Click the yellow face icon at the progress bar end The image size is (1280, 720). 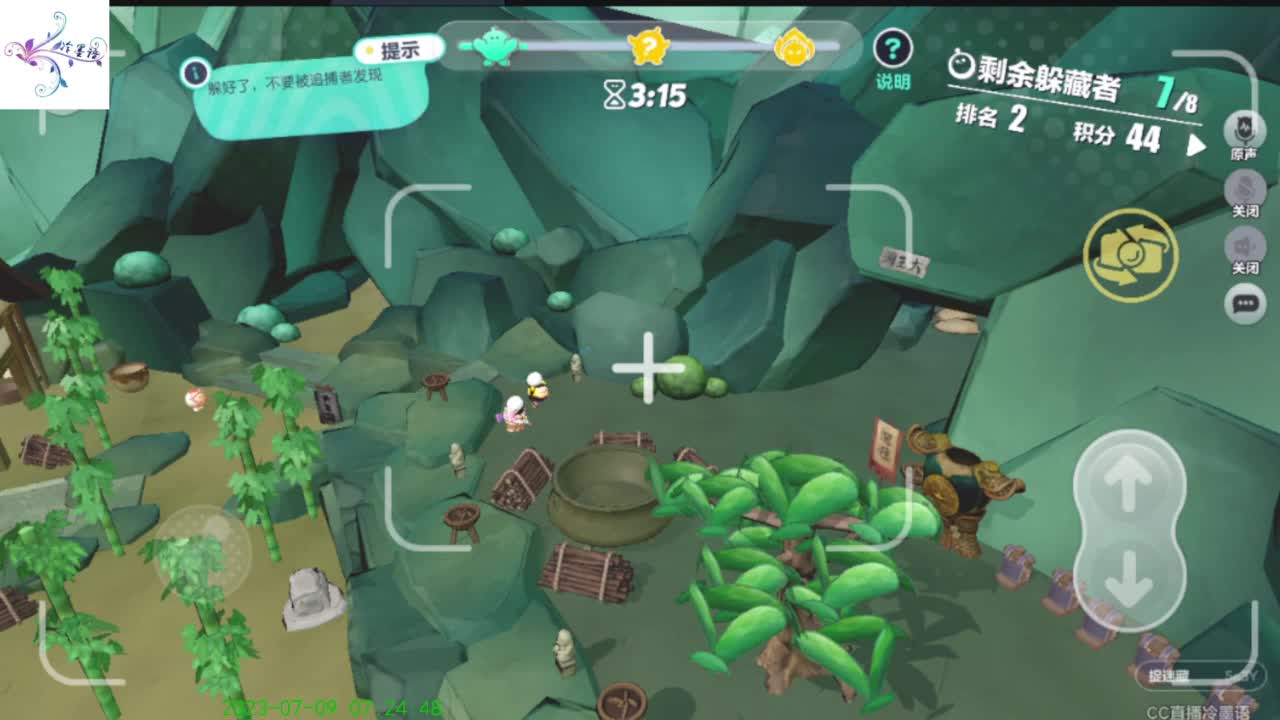792,48
